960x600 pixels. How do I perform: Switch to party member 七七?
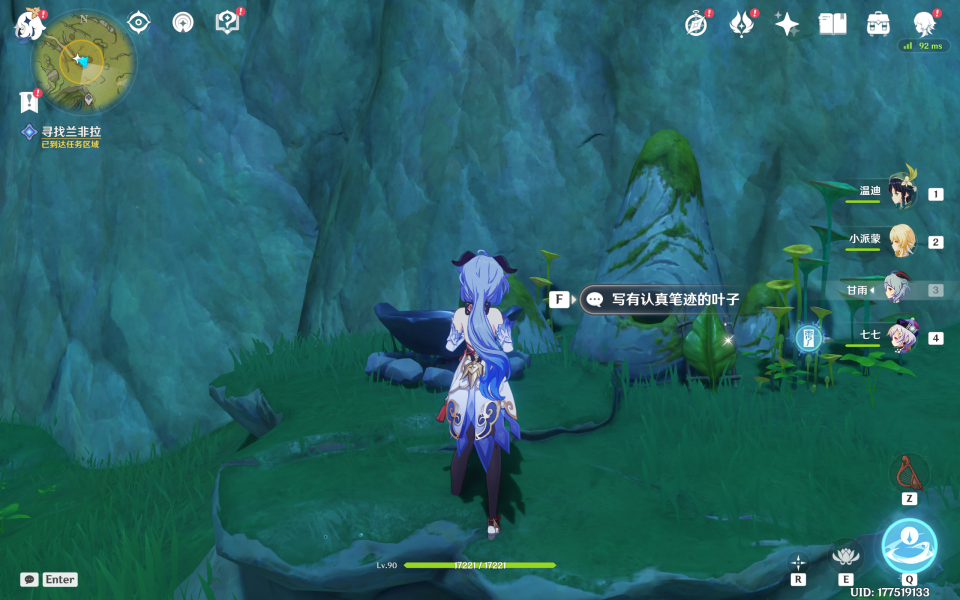pos(900,338)
